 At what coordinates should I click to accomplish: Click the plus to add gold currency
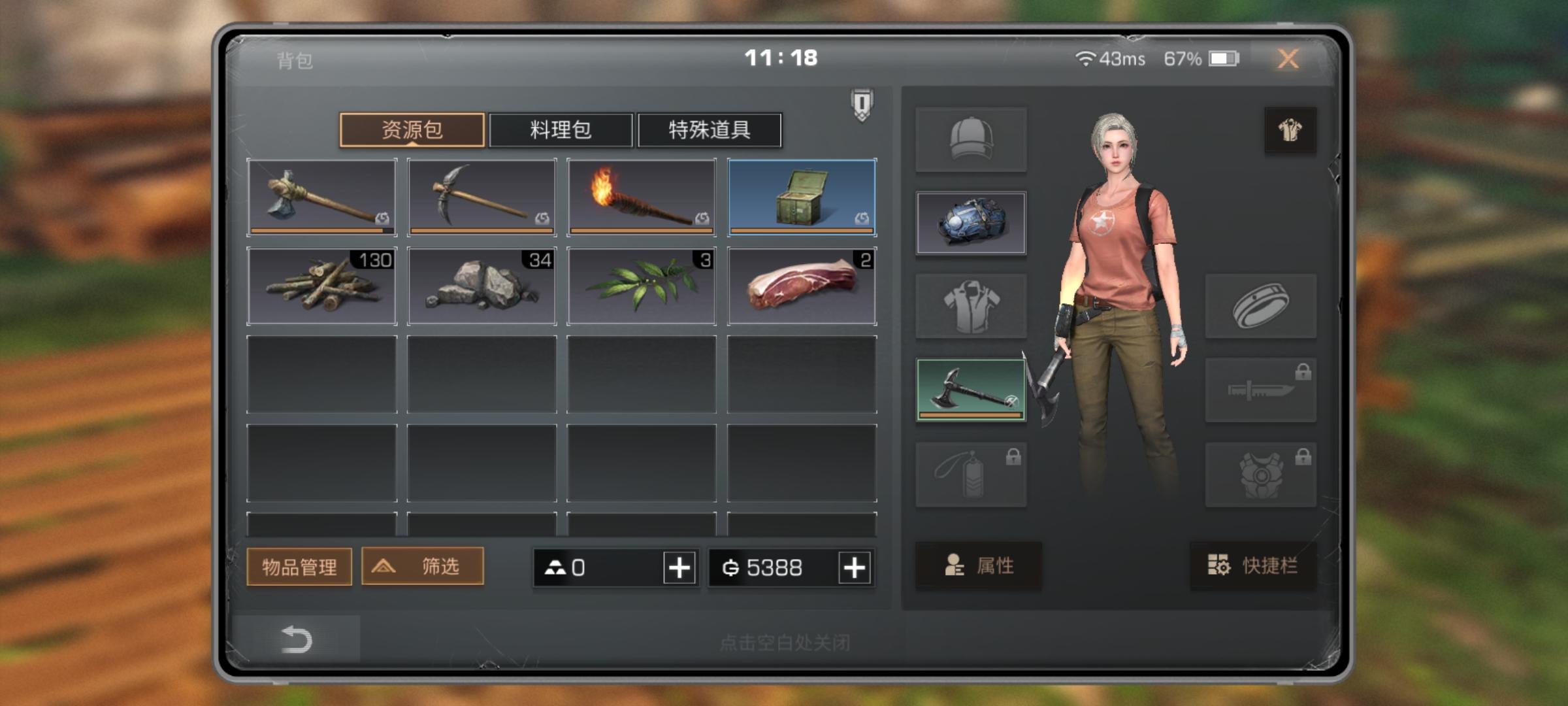click(x=678, y=567)
